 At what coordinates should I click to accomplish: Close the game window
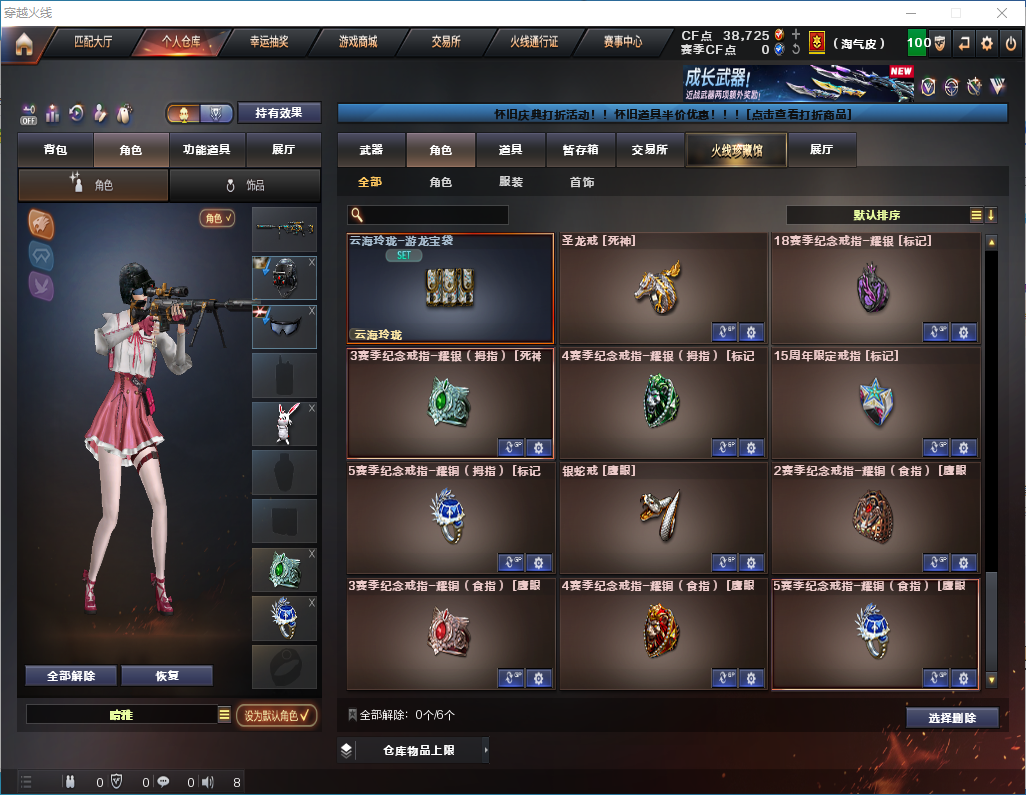[x=1002, y=13]
